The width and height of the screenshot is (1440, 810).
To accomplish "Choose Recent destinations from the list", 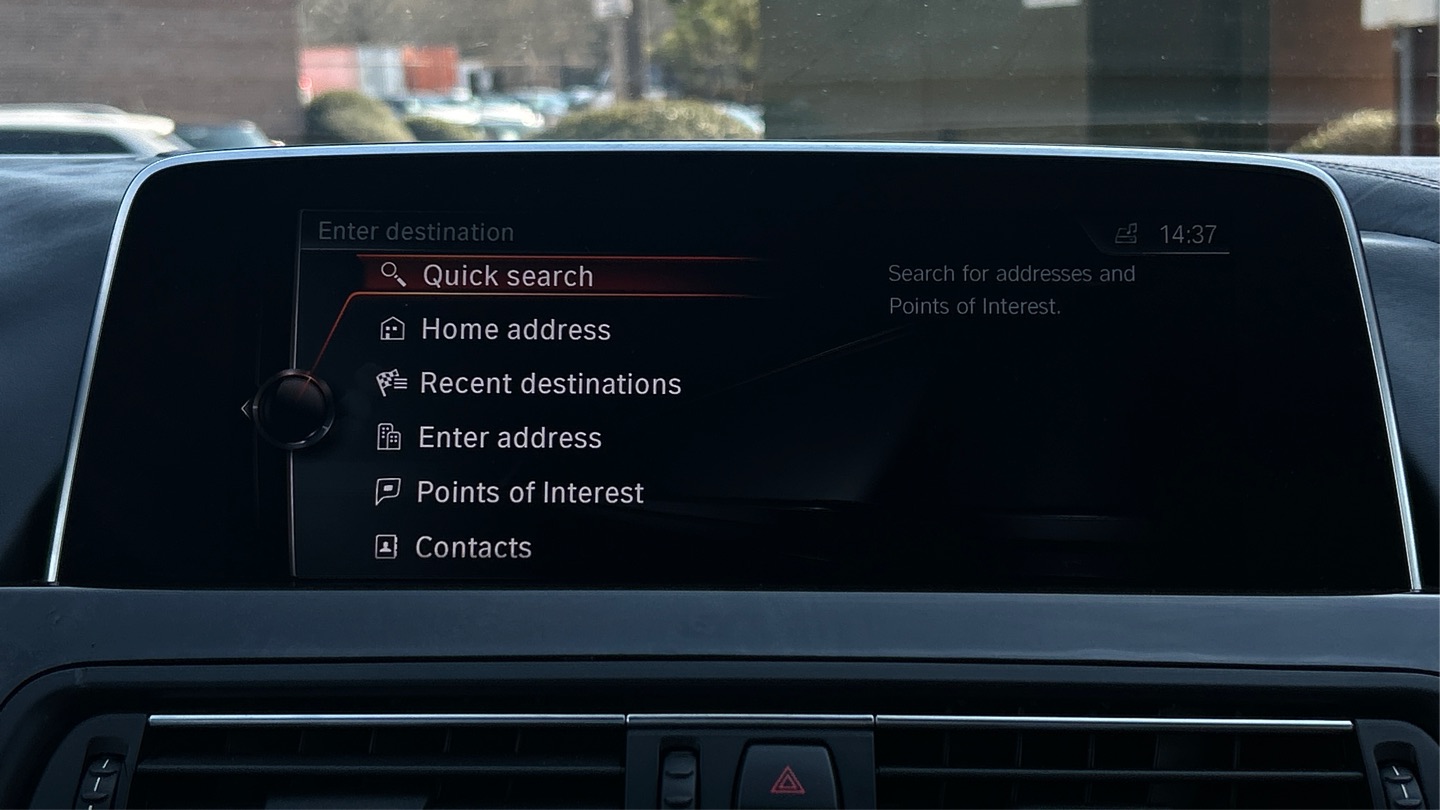I will 549,384.
